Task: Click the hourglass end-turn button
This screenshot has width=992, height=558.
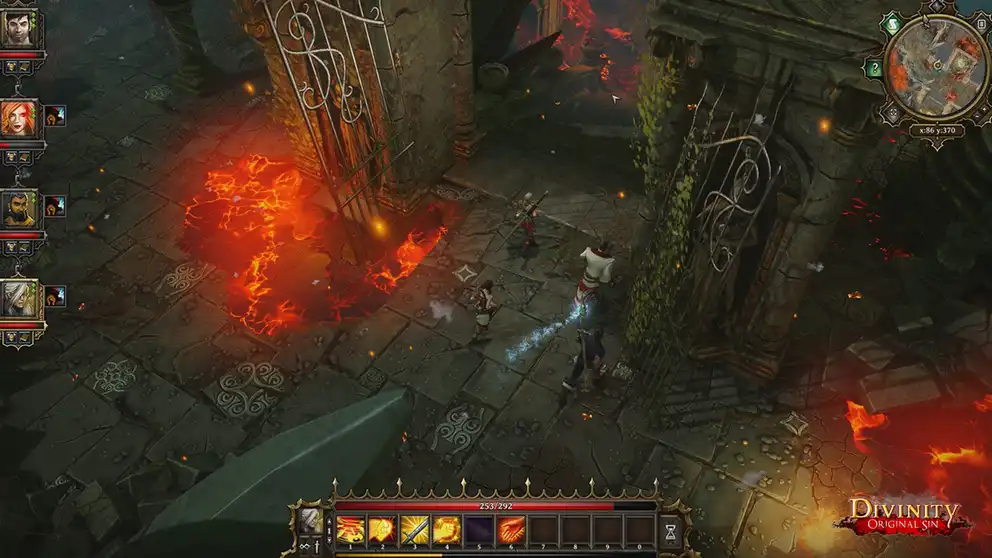Action: (x=671, y=530)
